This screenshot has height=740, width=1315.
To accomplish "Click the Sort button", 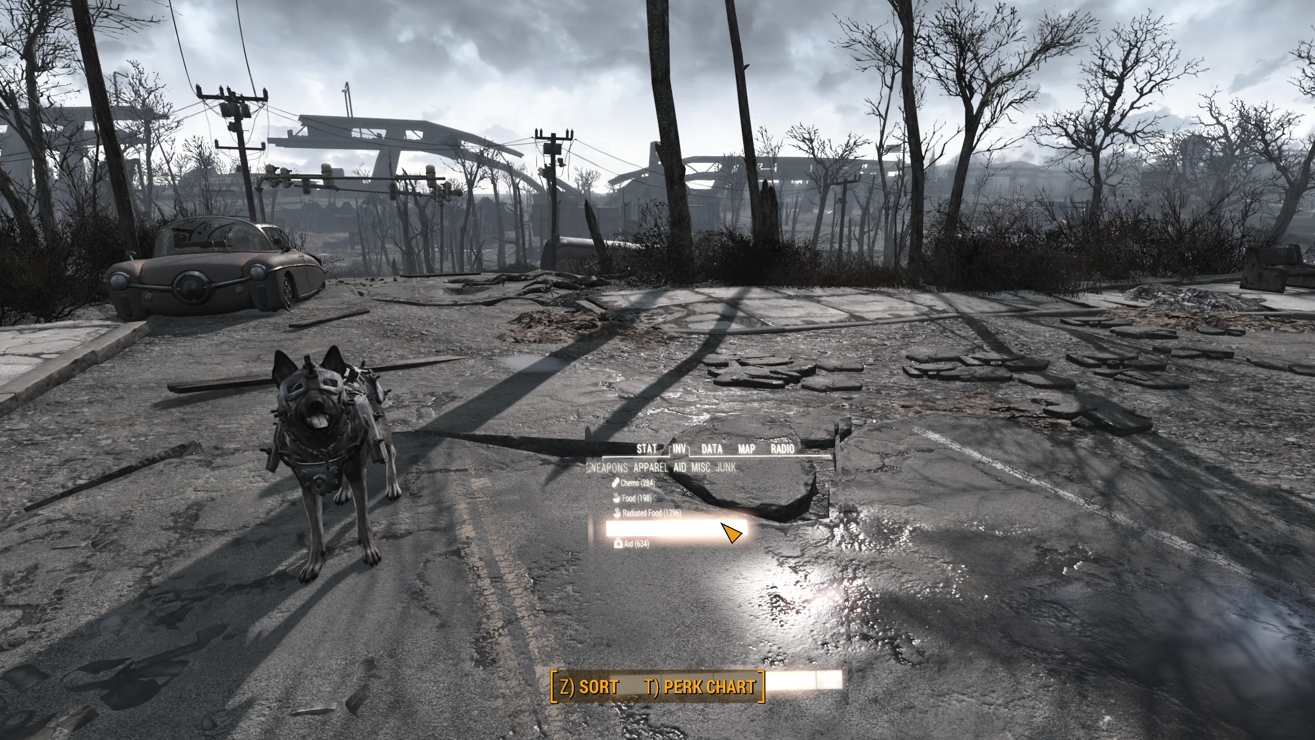I will coord(589,687).
